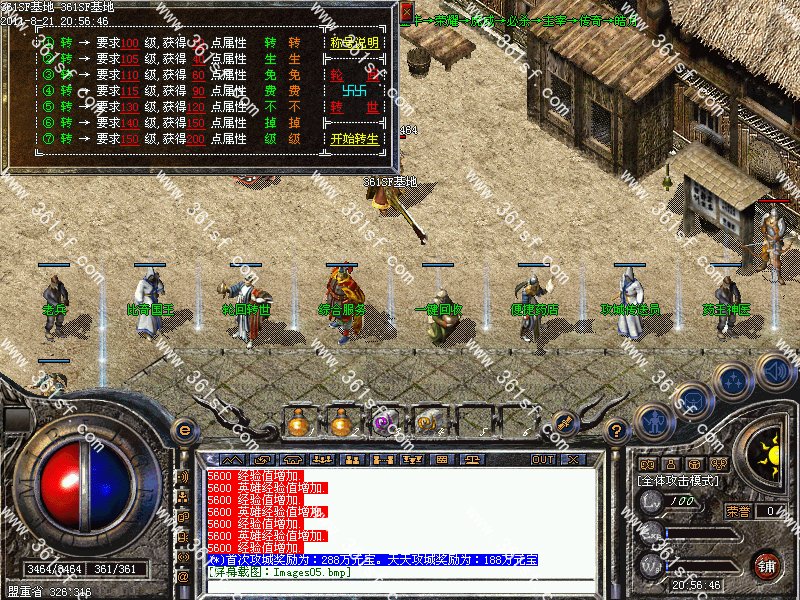Click the round 'e' button beside the belt
This screenshot has height=600, width=800.
(x=183, y=429)
